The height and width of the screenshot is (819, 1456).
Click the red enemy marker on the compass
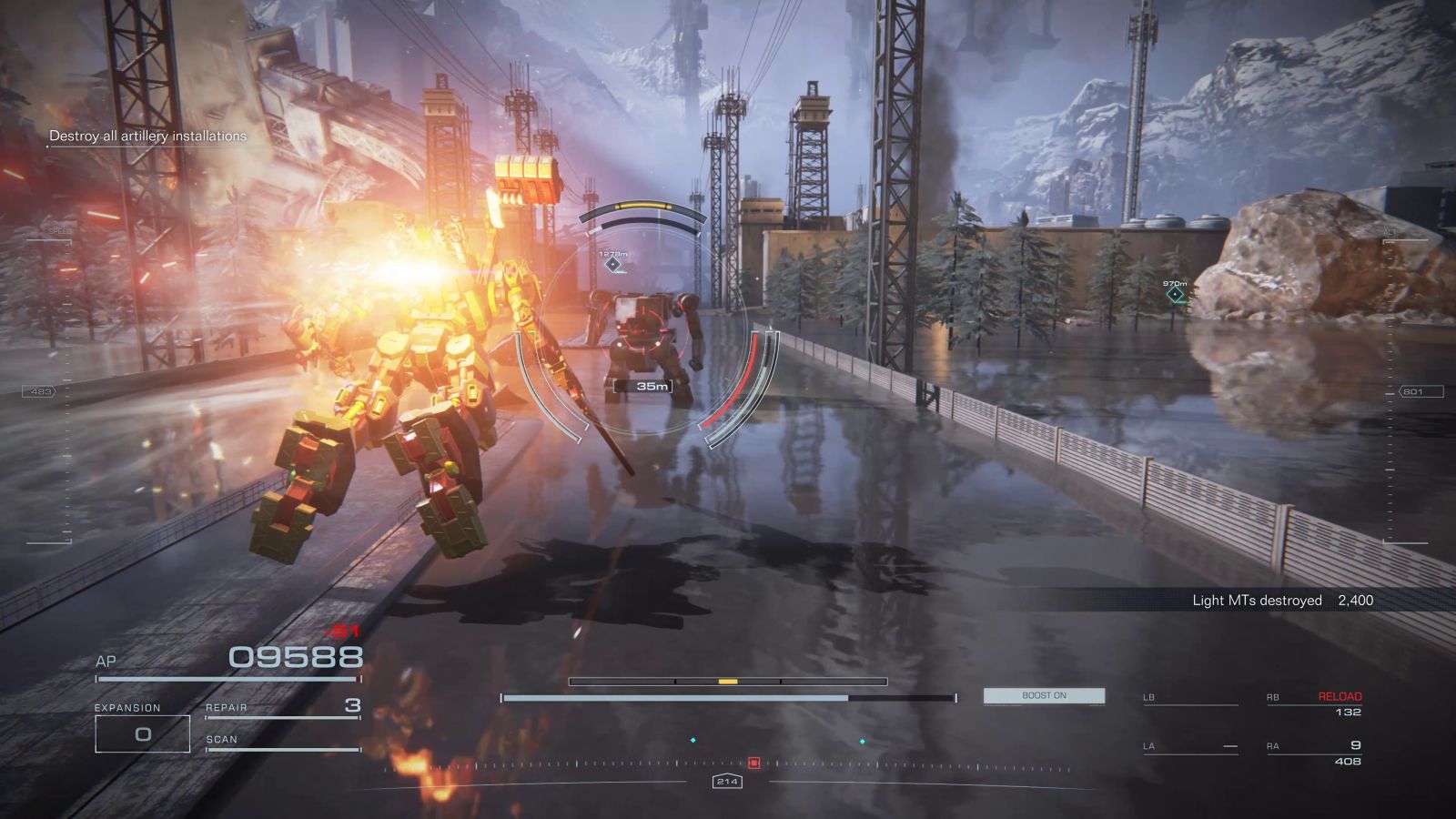(753, 763)
